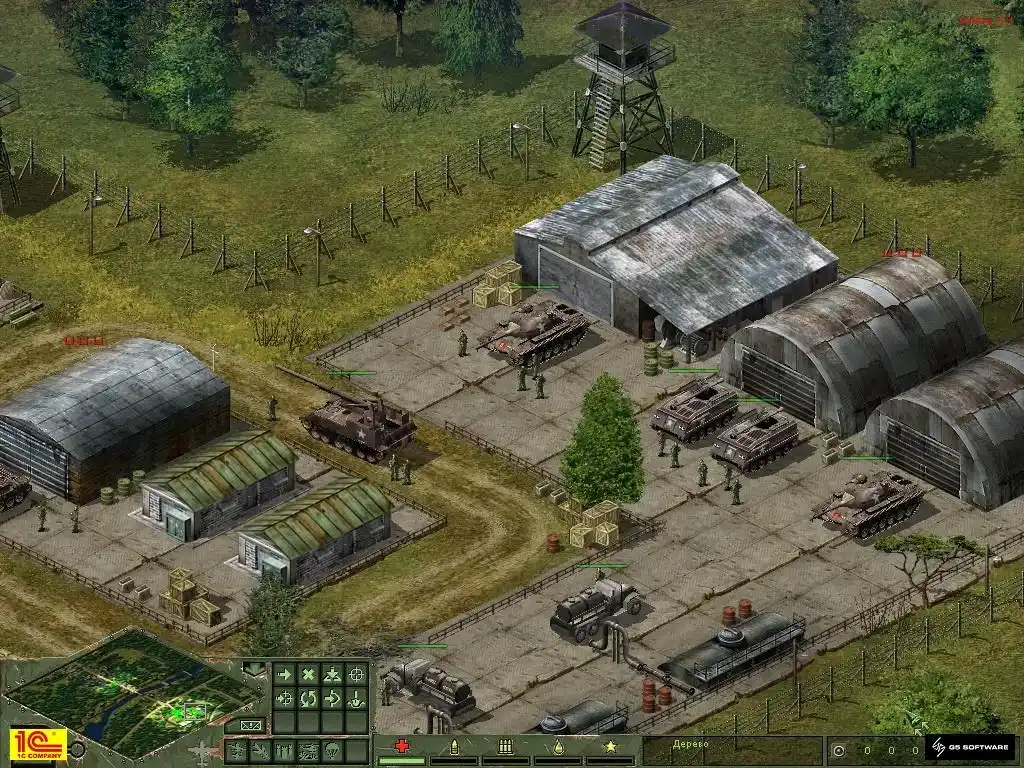Order the three-bombs bomber strike icon
This screenshot has width=1024, height=768.
point(285,750)
